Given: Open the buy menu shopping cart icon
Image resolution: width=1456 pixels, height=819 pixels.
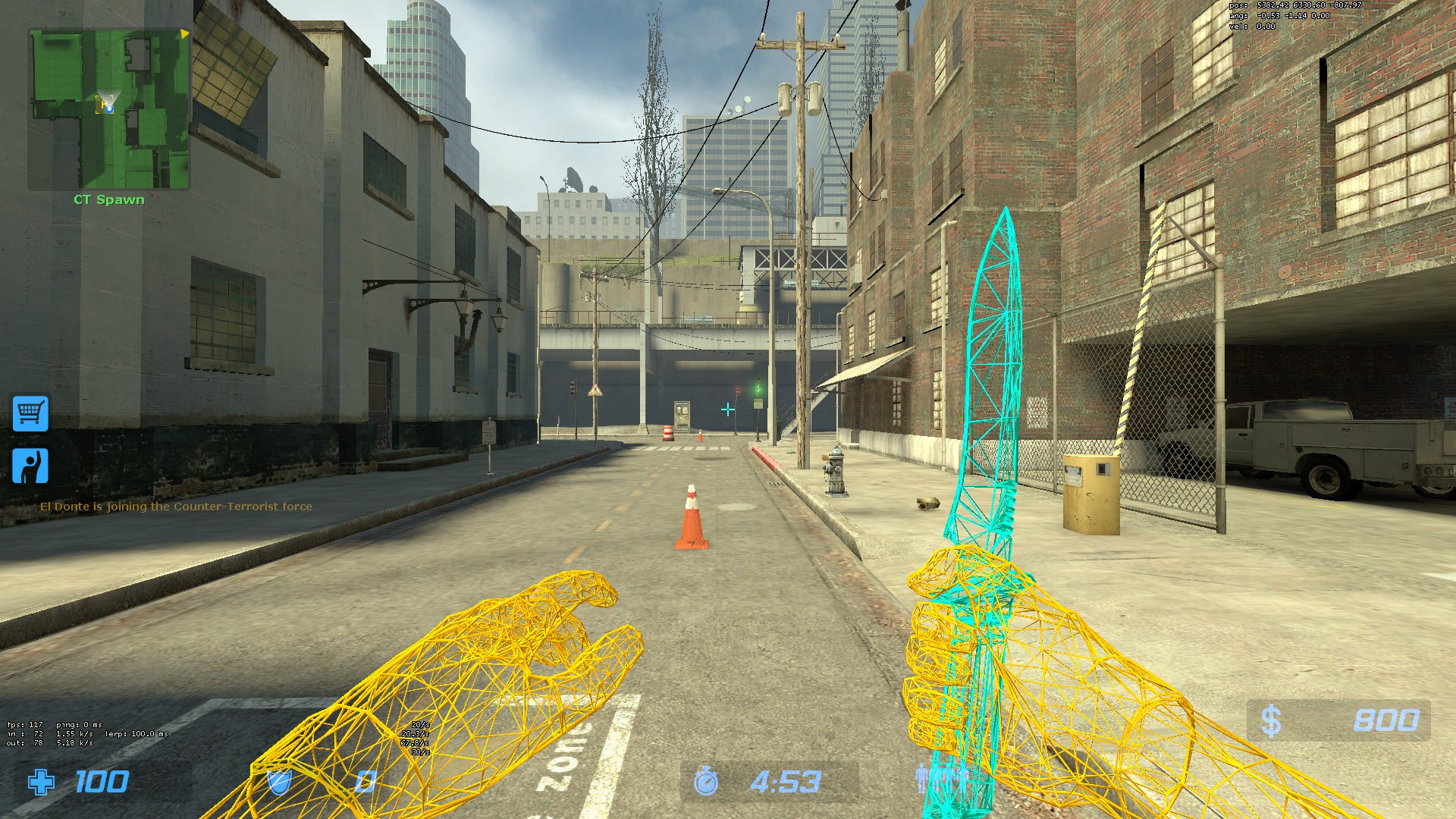Looking at the screenshot, I should coord(30,415).
